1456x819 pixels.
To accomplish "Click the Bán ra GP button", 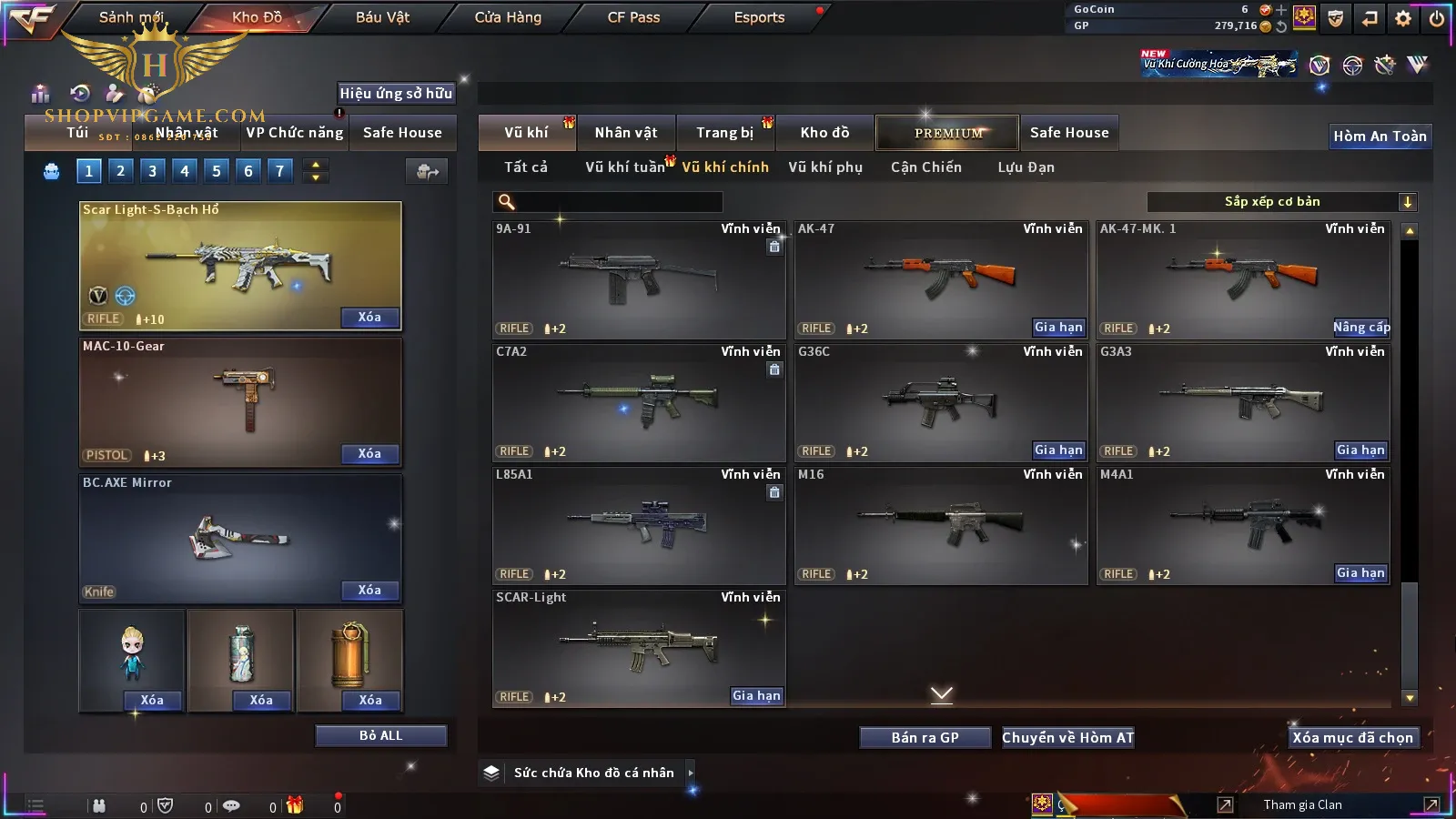I will (x=925, y=738).
